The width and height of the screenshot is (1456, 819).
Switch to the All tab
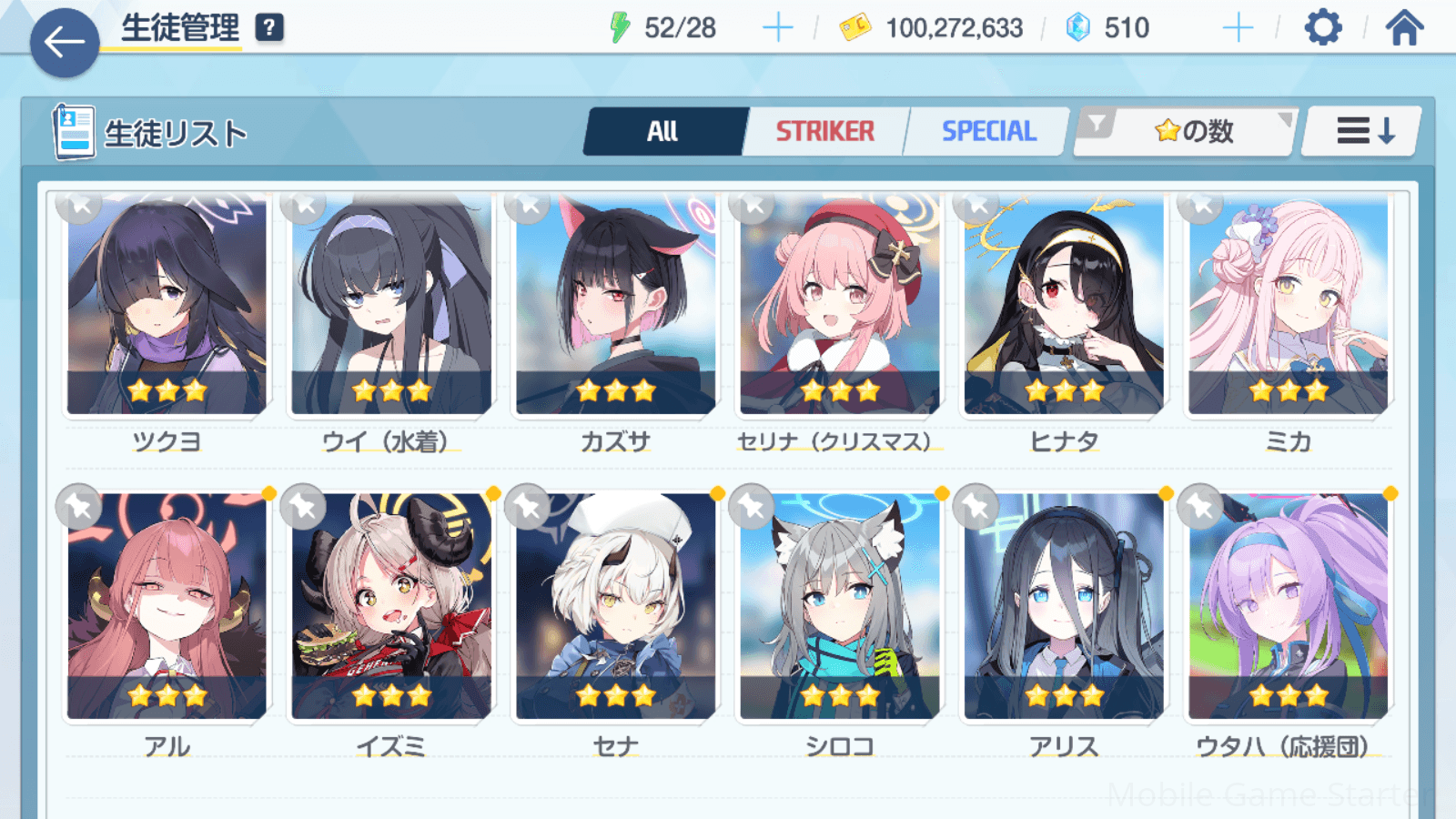663,132
